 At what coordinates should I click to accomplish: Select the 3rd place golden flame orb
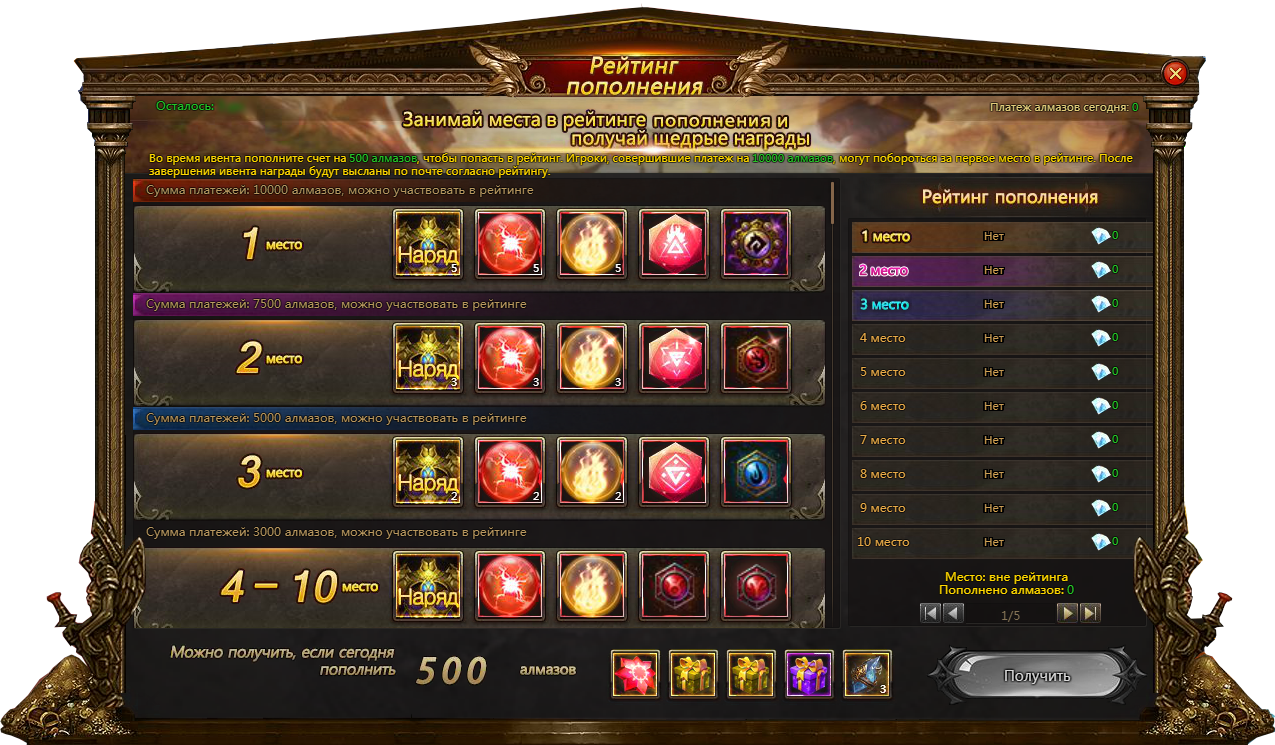coord(591,471)
